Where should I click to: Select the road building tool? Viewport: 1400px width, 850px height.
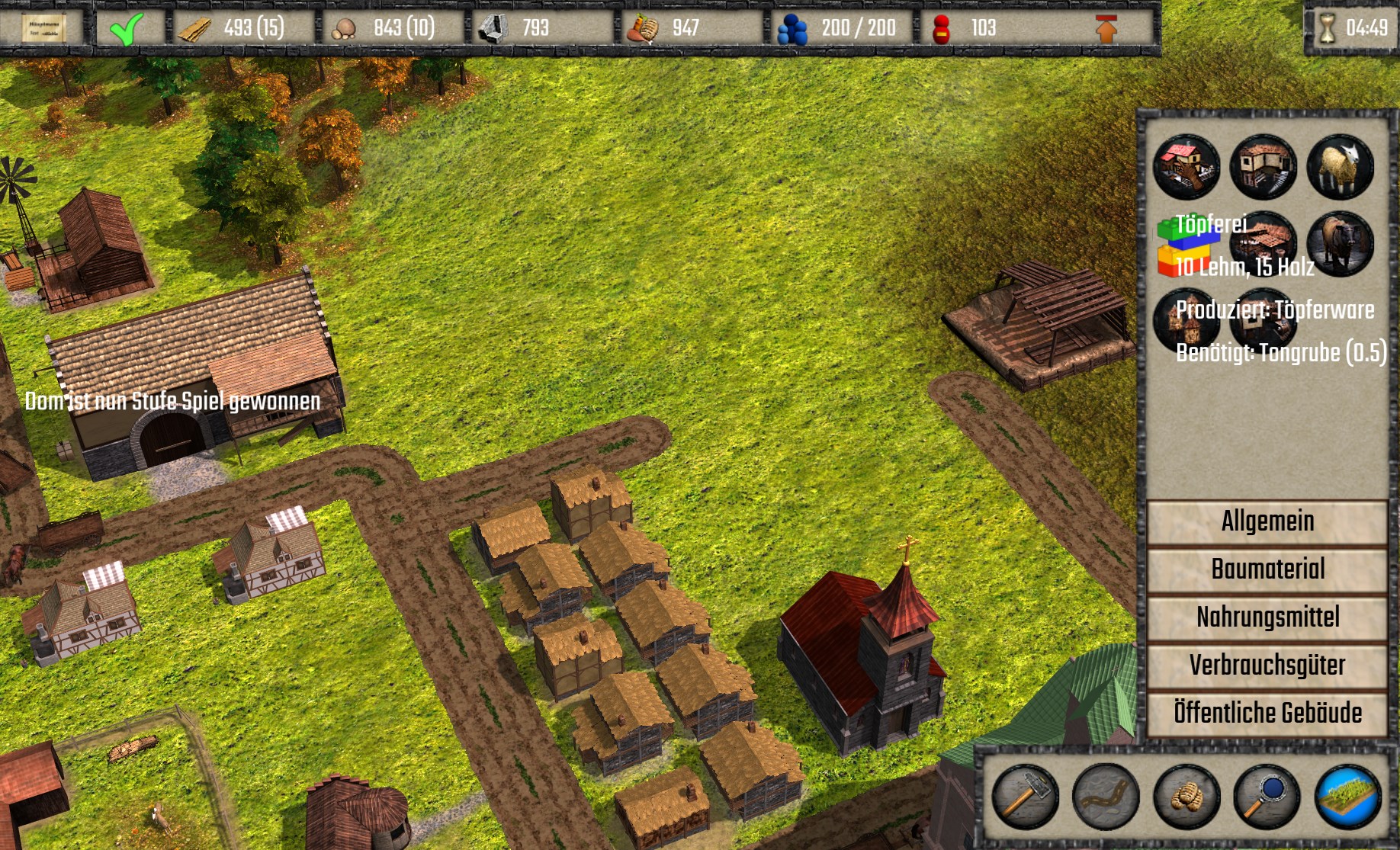[1105, 797]
